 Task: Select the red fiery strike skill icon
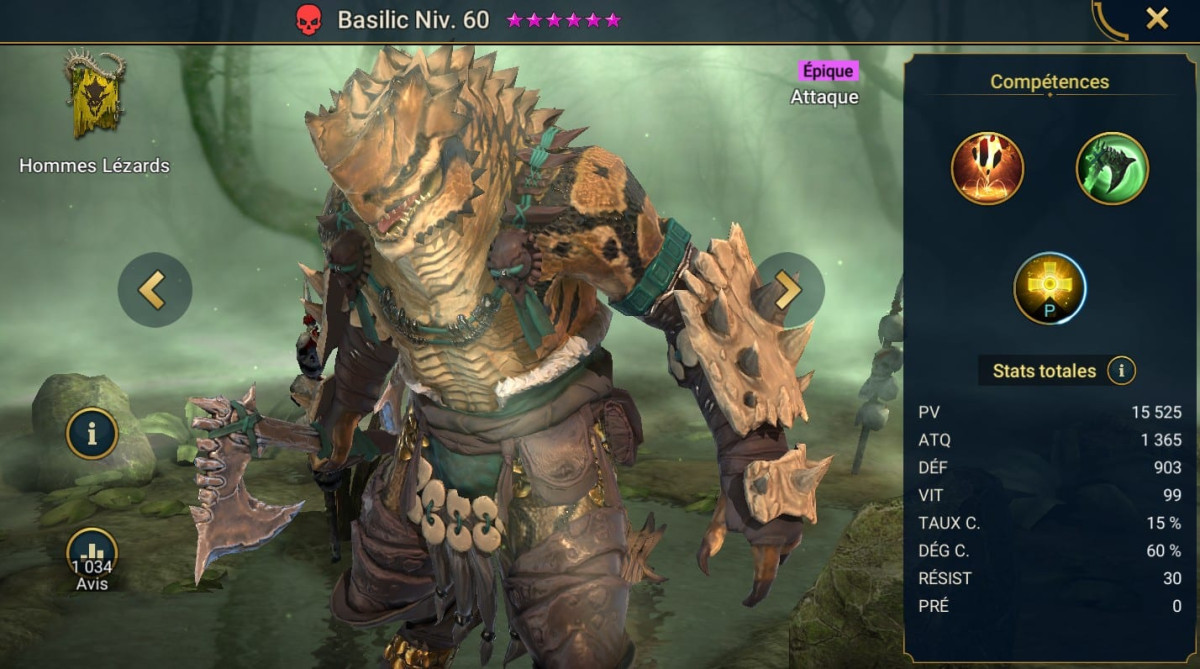987,168
